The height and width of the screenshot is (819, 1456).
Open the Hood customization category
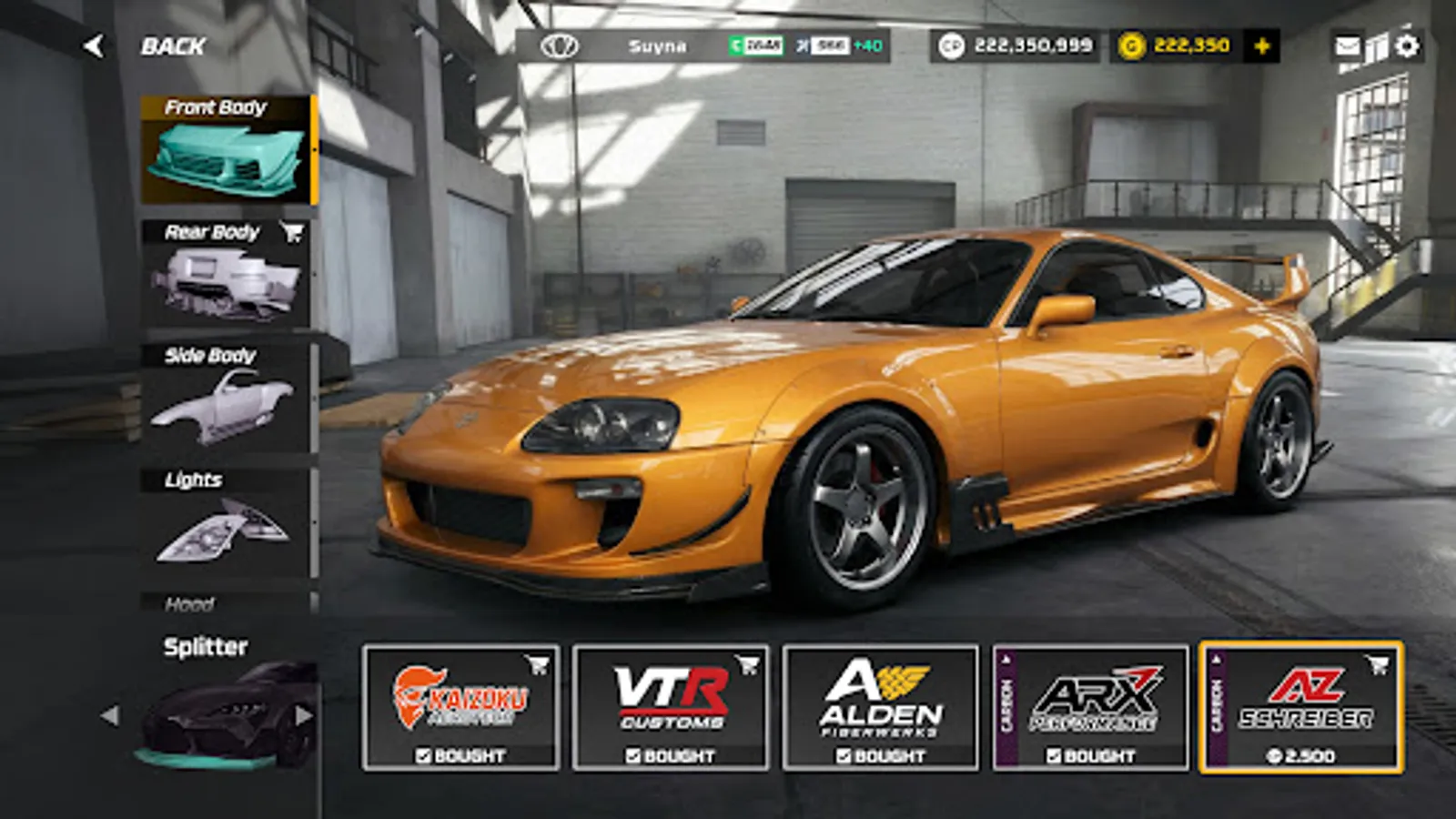coord(191,602)
